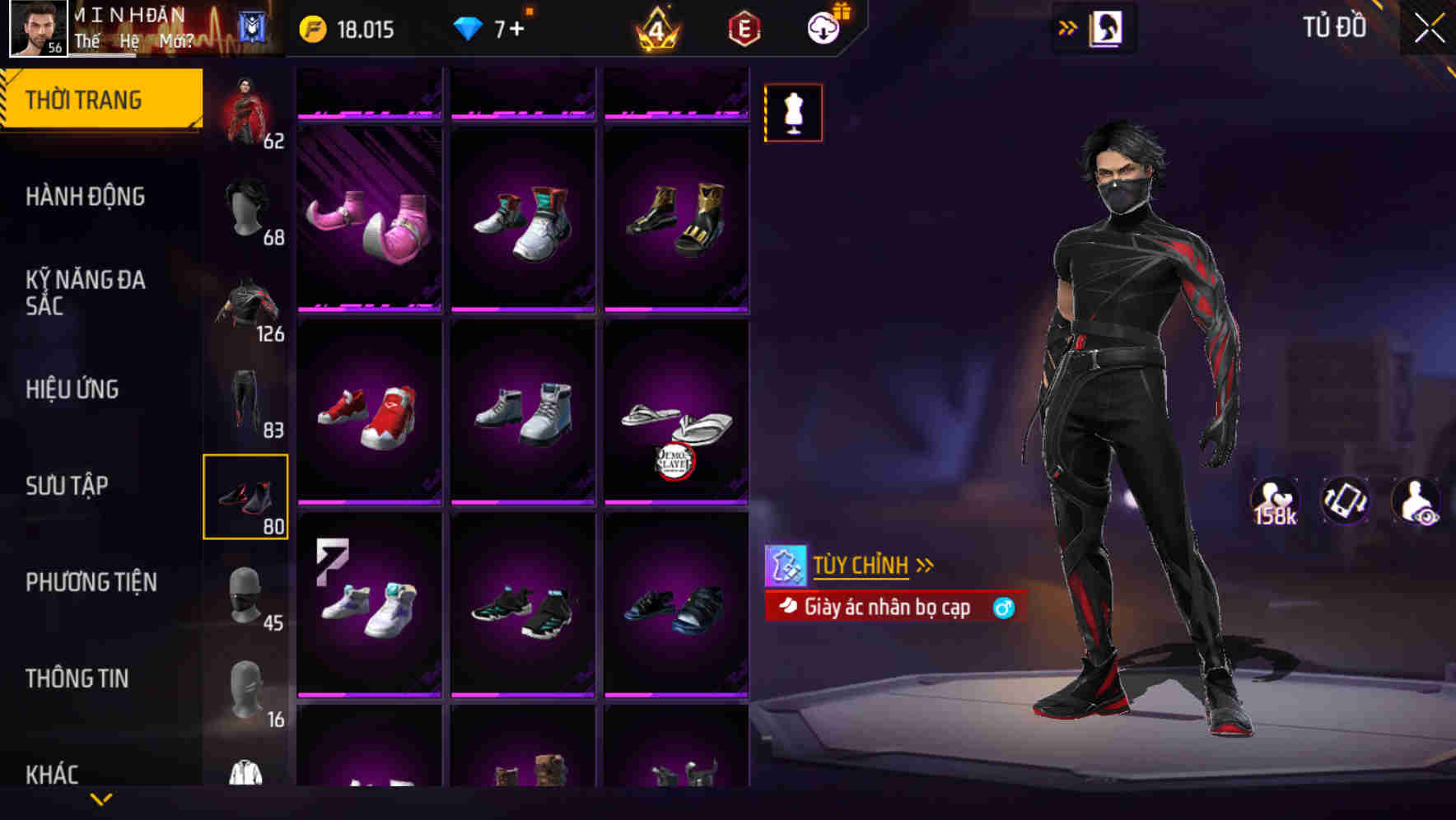Select the highlighted shoes category thumbnail labeled 80

coord(247,495)
